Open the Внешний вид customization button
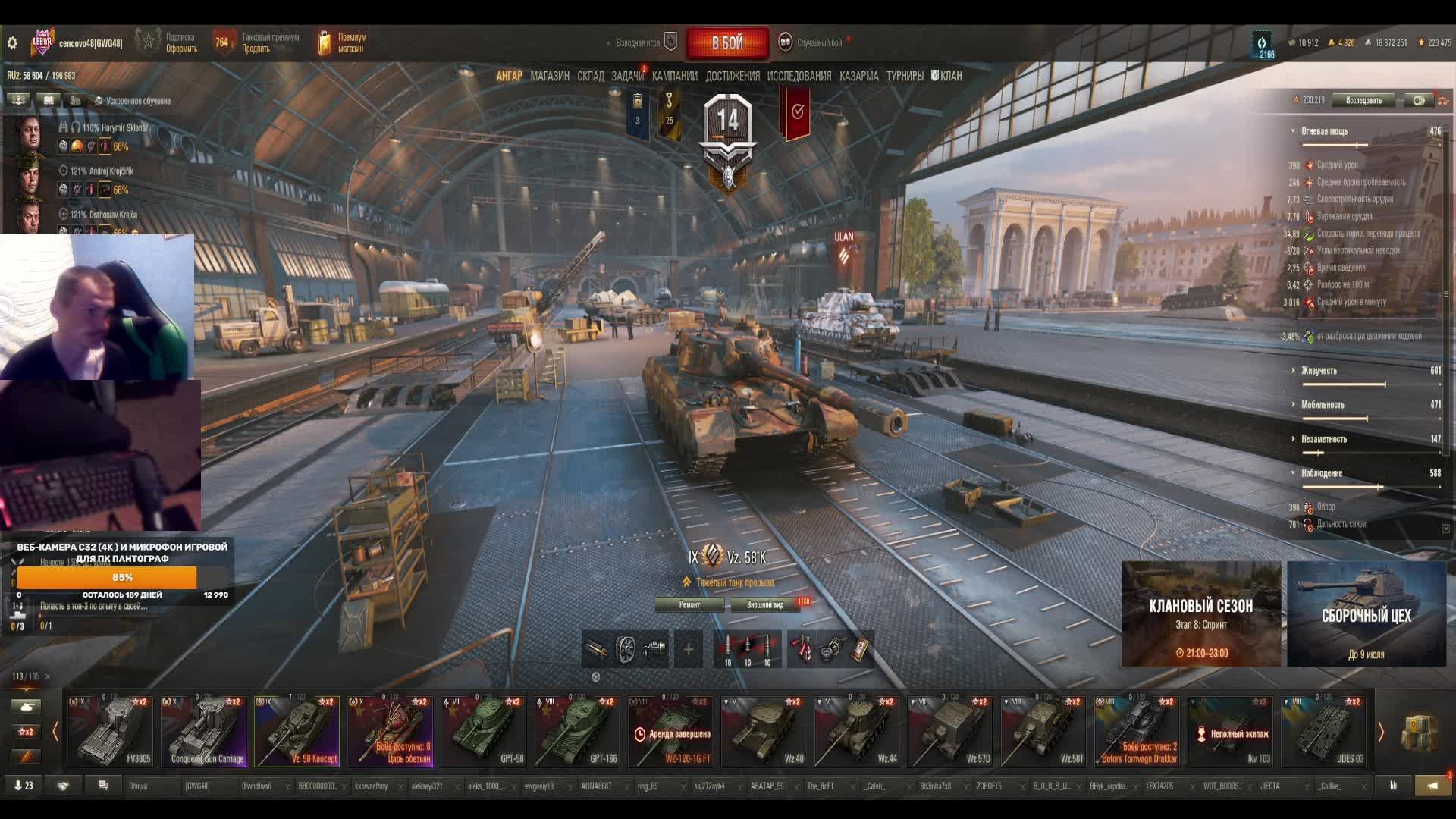Image resolution: width=1456 pixels, height=819 pixels. click(765, 604)
